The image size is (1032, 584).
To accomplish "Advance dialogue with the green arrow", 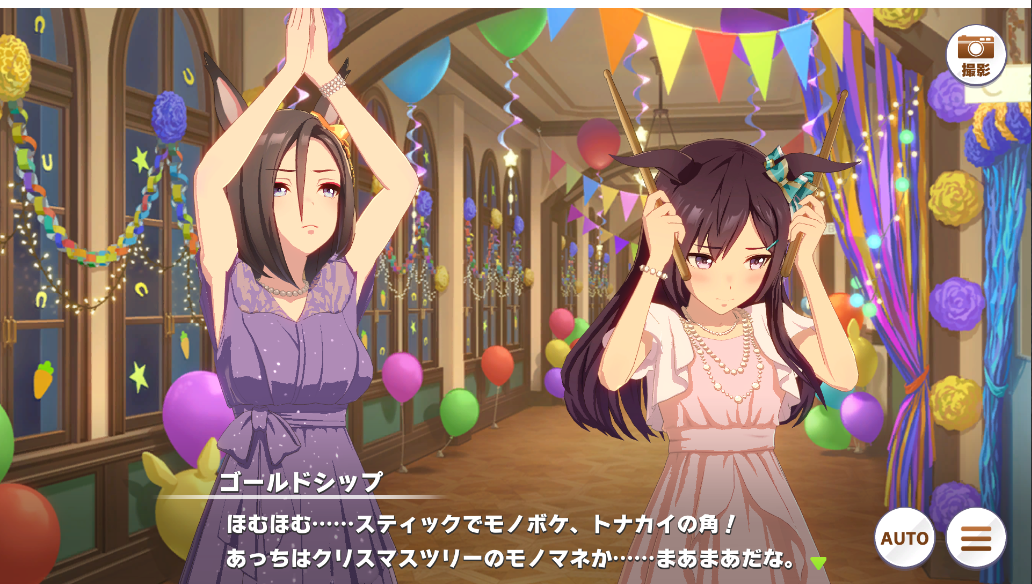I will tap(818, 563).
